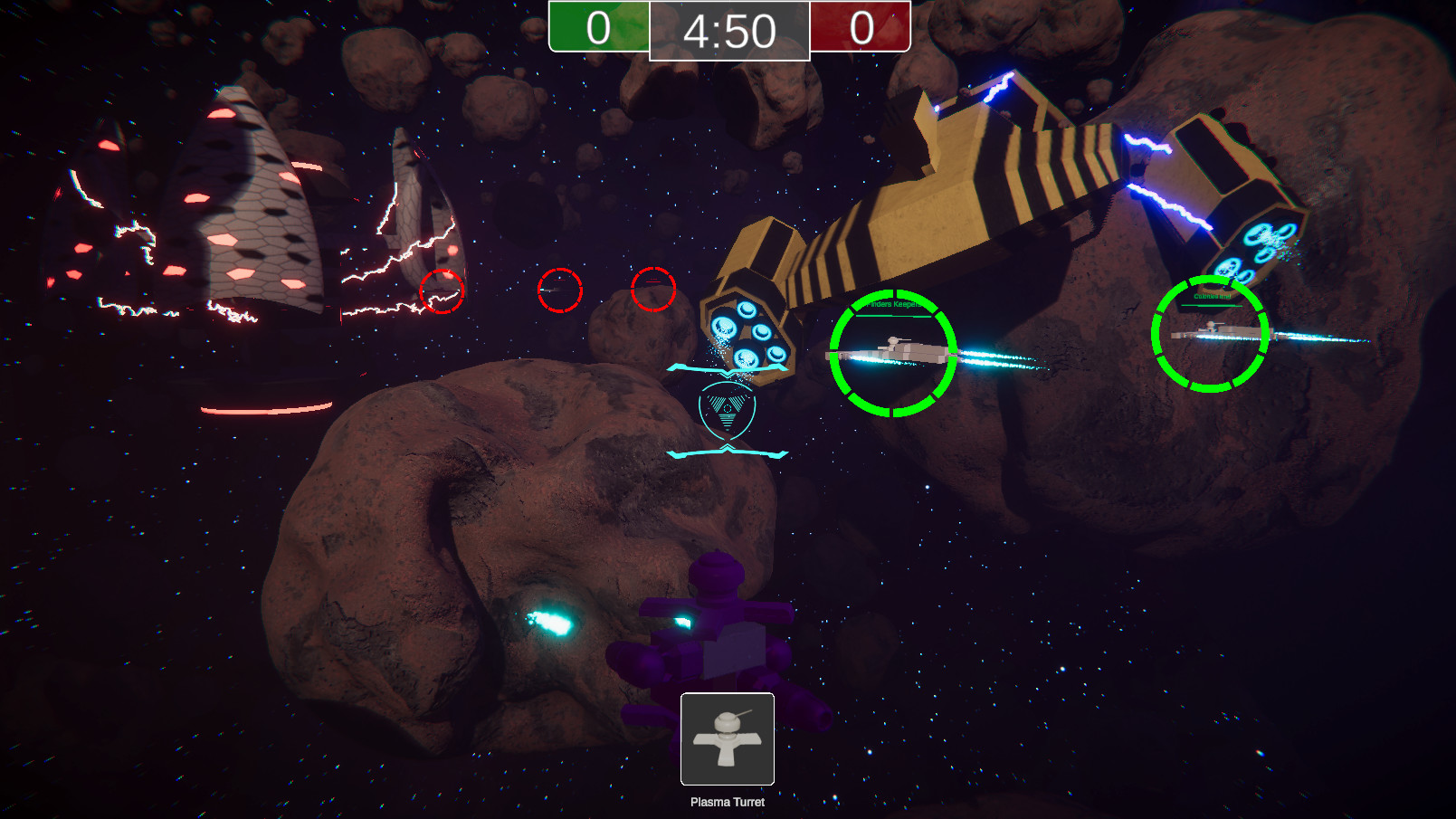
Task: Expand the rightmost allied ship's nameplate
Action: pyautogui.click(x=1210, y=294)
